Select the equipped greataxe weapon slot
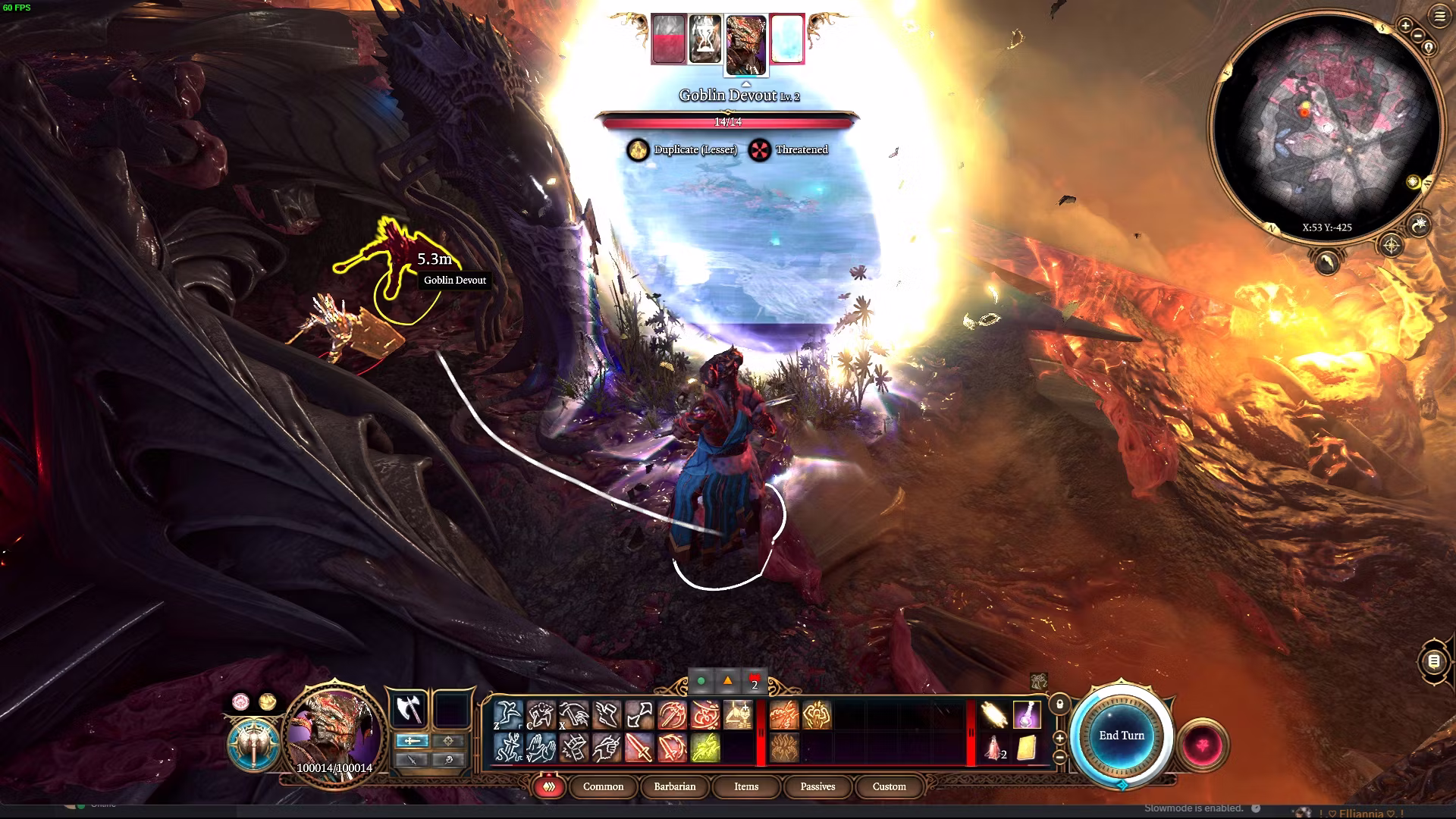Viewport: 1456px width, 819px height. [409, 711]
